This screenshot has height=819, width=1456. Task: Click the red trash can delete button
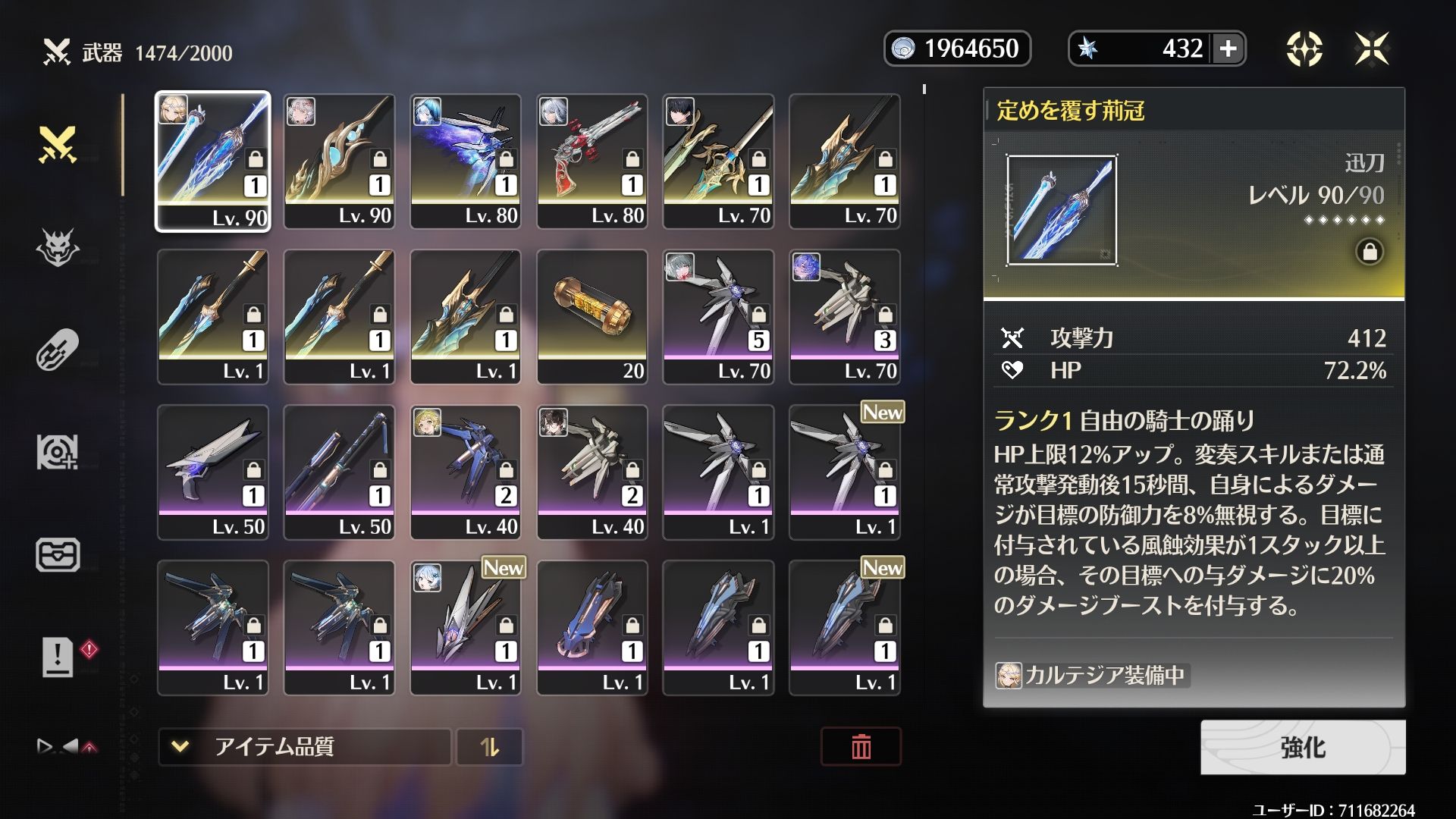point(861,747)
